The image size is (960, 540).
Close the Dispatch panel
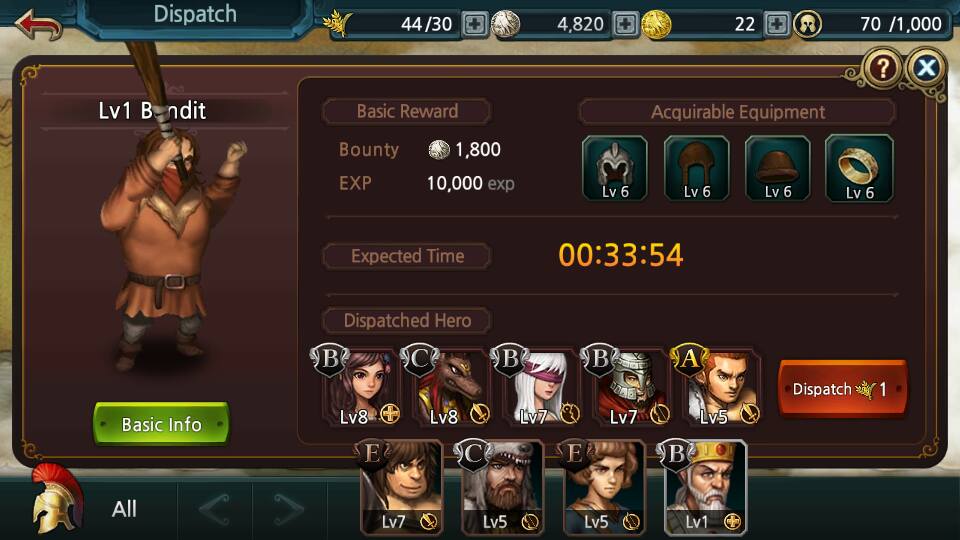click(927, 67)
